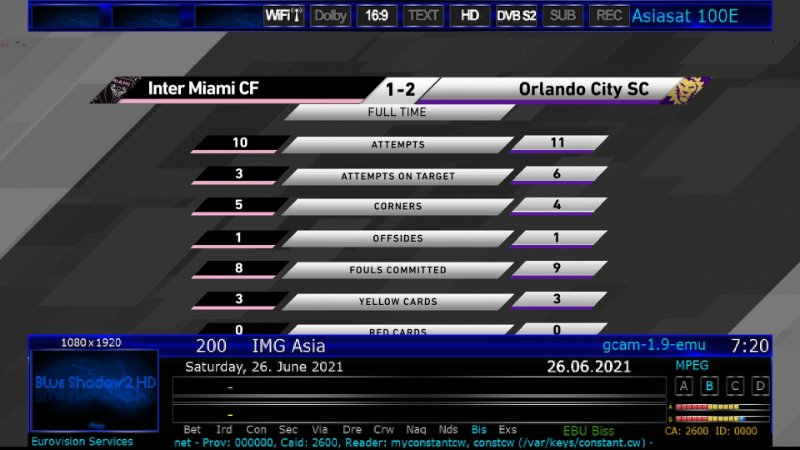Viewport: 800px width, 450px height.
Task: Open teletext with the TEXT button
Action: pyautogui.click(x=423, y=15)
